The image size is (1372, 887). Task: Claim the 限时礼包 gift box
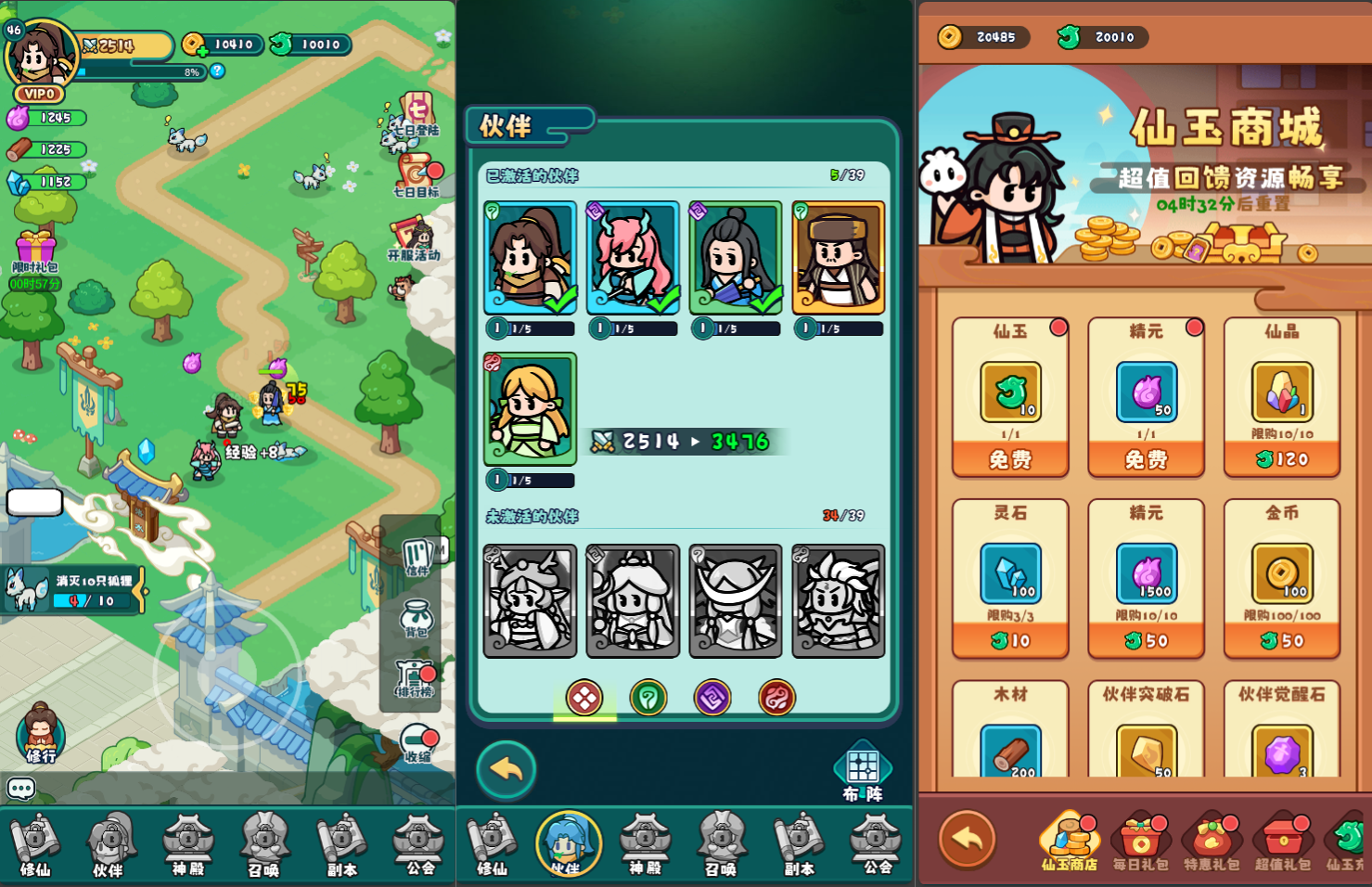(x=35, y=252)
